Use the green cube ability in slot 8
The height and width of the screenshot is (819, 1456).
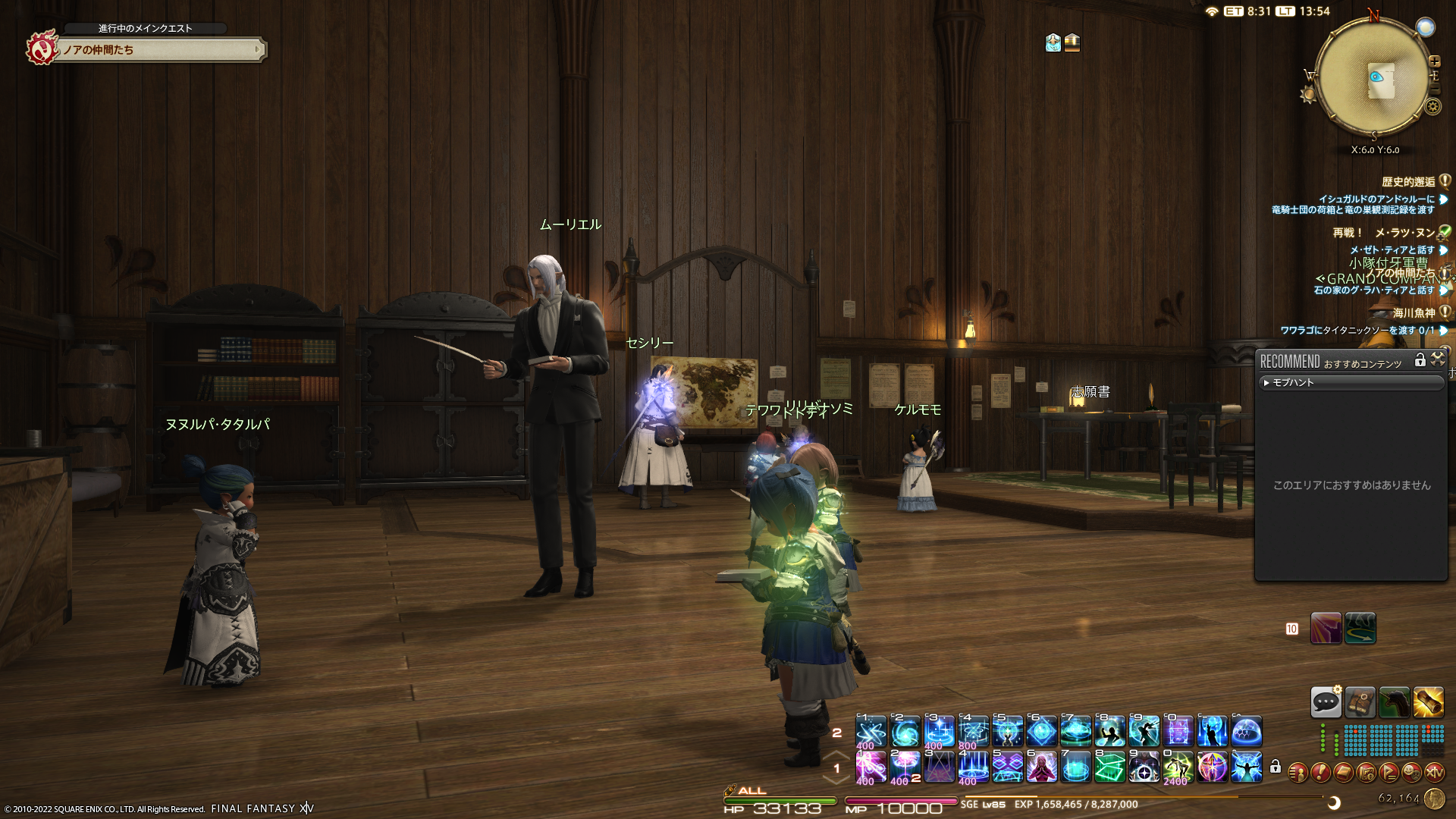pyautogui.click(x=1110, y=767)
